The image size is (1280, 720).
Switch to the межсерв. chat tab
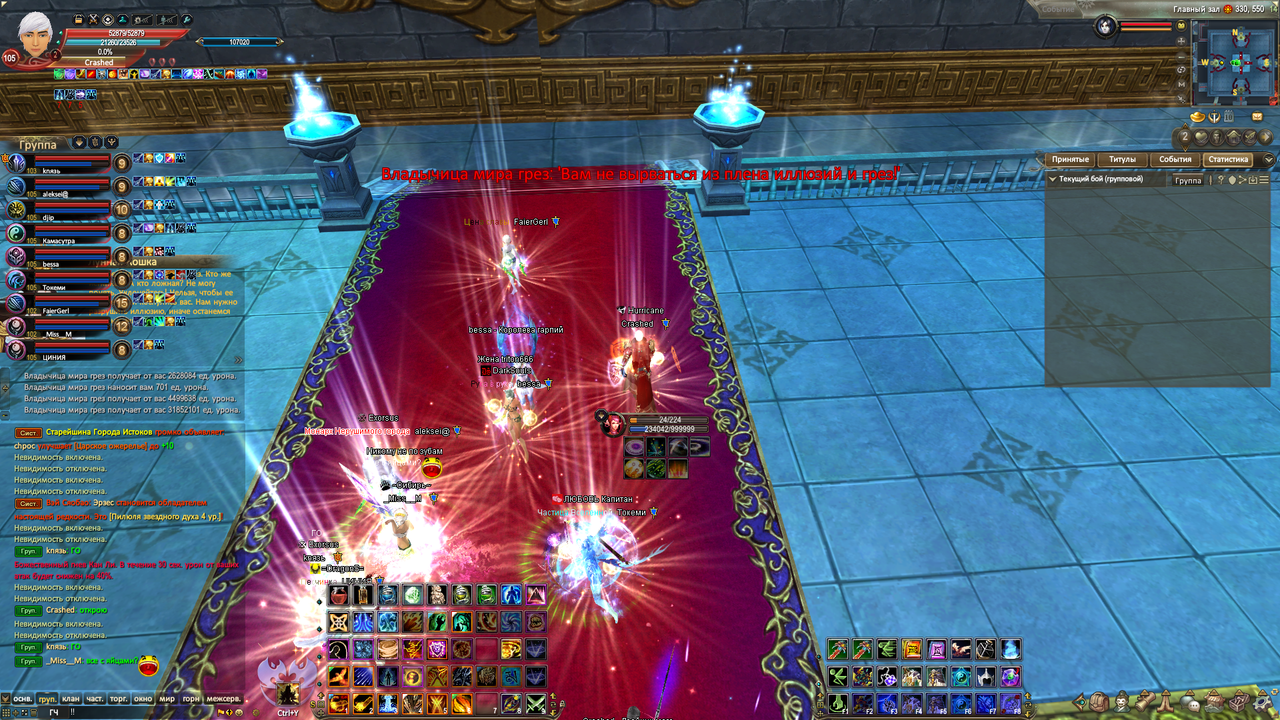click(x=223, y=699)
